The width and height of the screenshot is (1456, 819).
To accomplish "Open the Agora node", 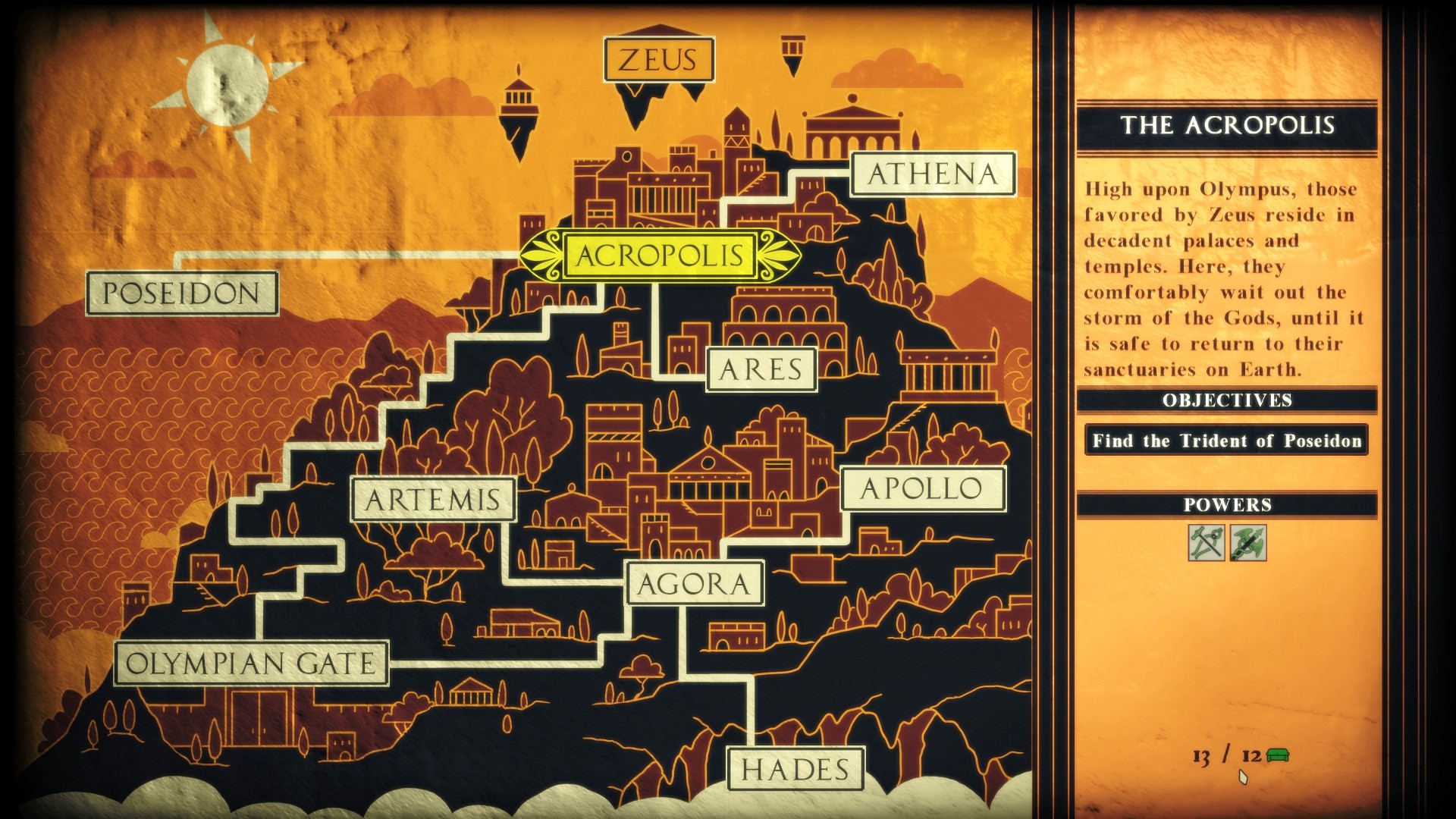I will click(x=692, y=584).
